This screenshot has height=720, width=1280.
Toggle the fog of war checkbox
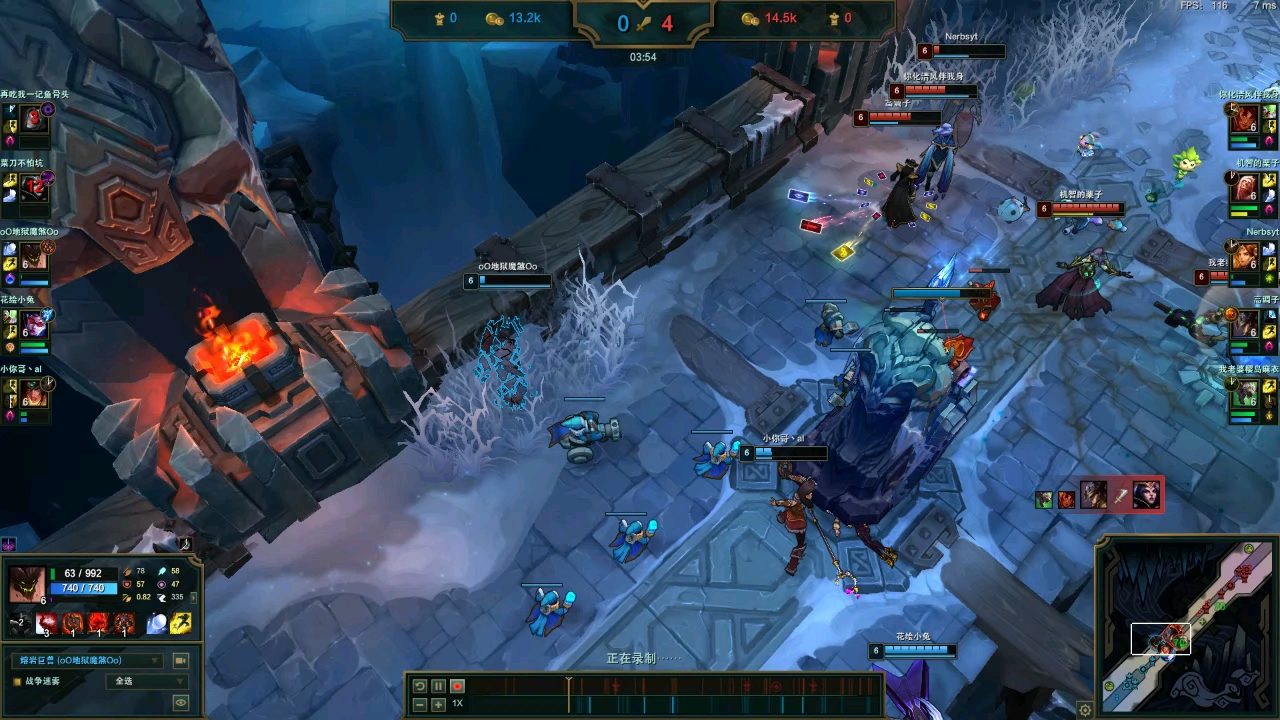(17, 681)
